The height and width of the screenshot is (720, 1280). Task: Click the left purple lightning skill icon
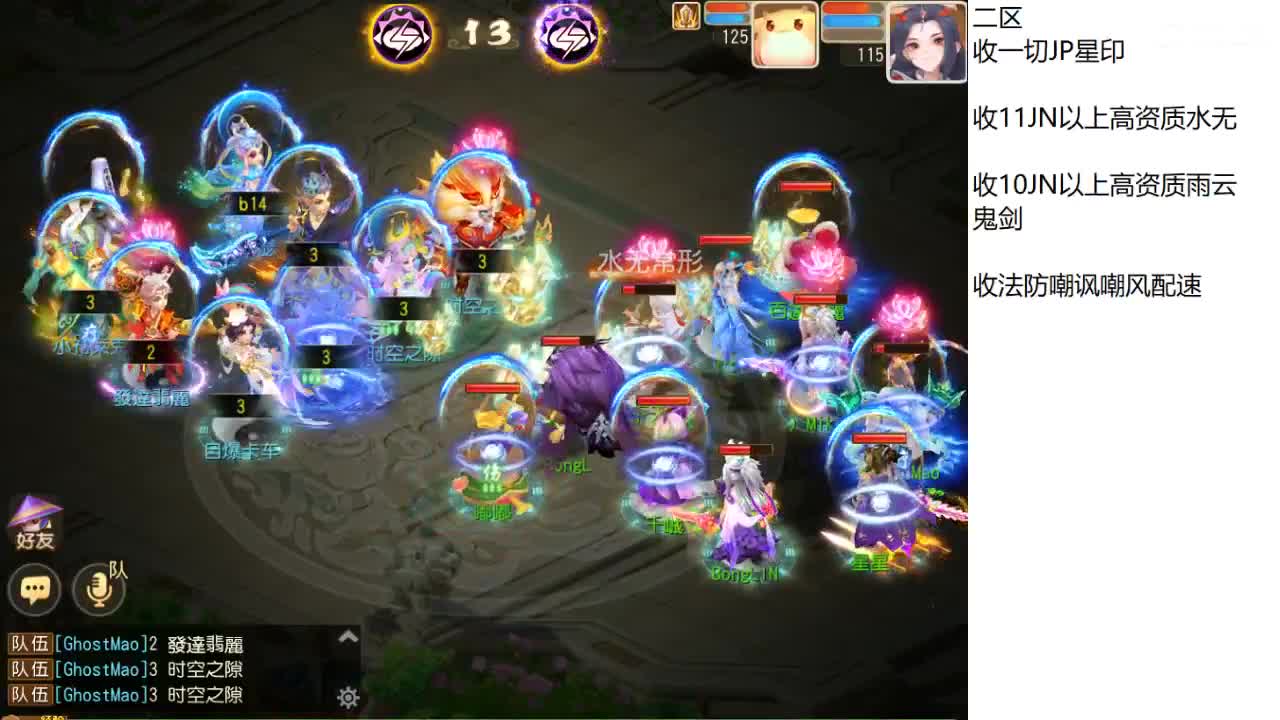[399, 35]
